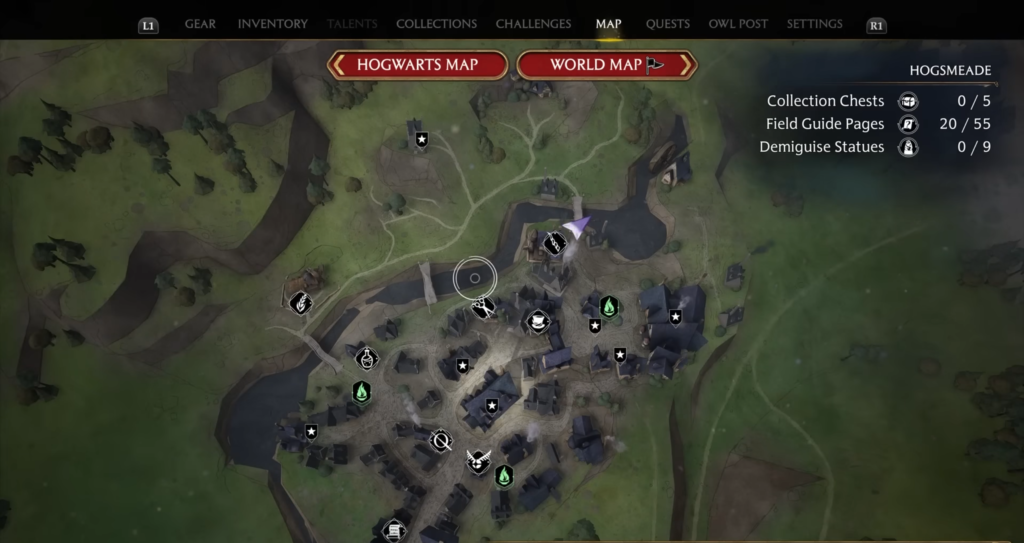Go to the Settings tab
This screenshot has width=1024, height=543.
814,24
